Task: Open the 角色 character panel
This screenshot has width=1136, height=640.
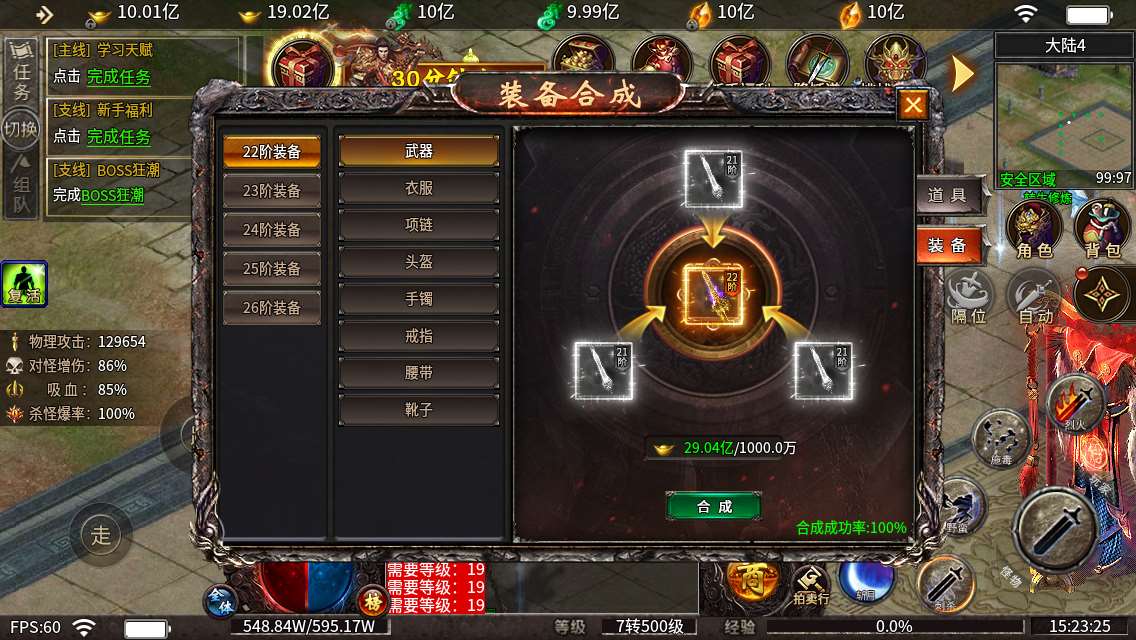Action: click(1034, 230)
